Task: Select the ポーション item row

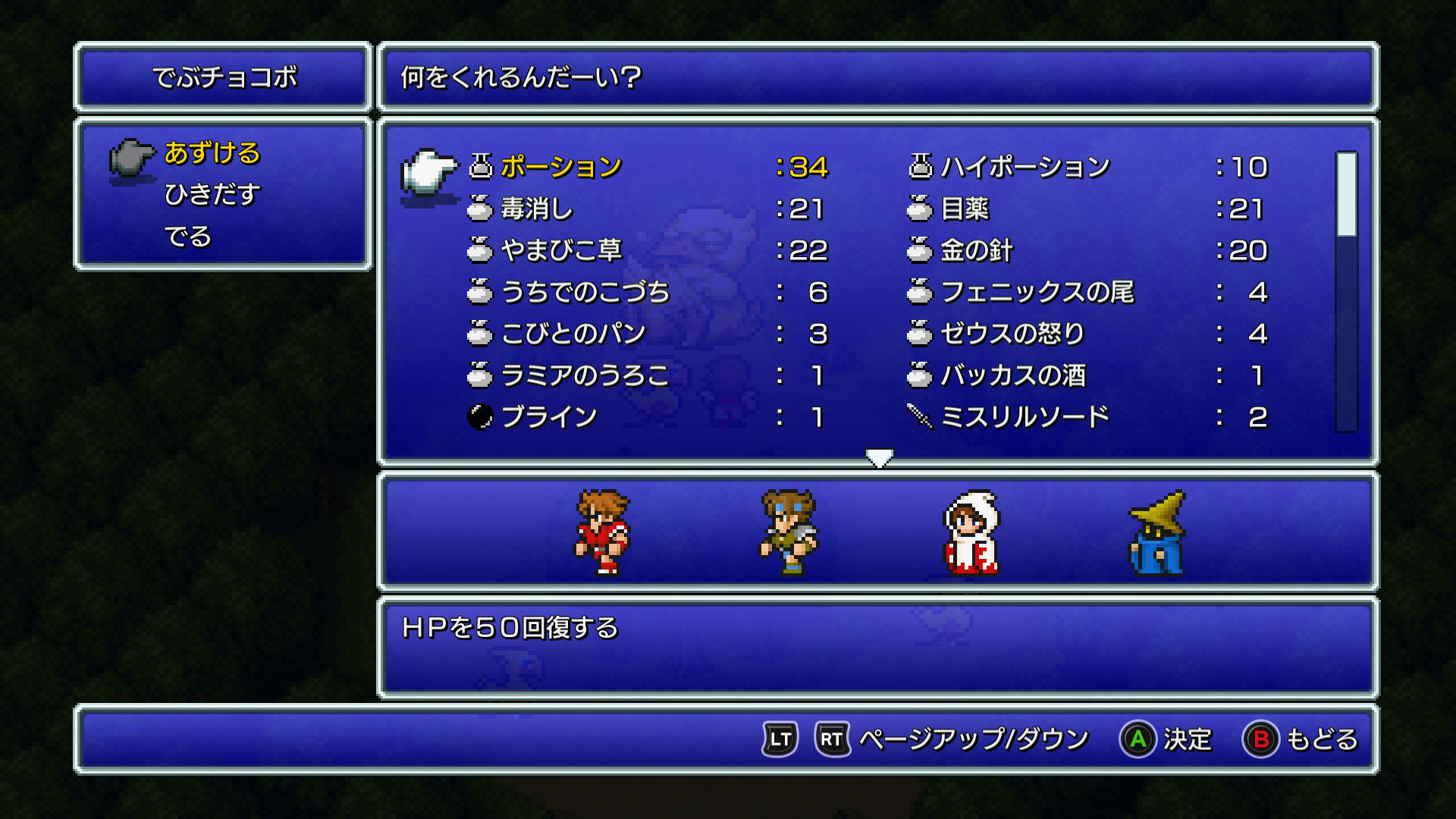Action: click(561, 167)
